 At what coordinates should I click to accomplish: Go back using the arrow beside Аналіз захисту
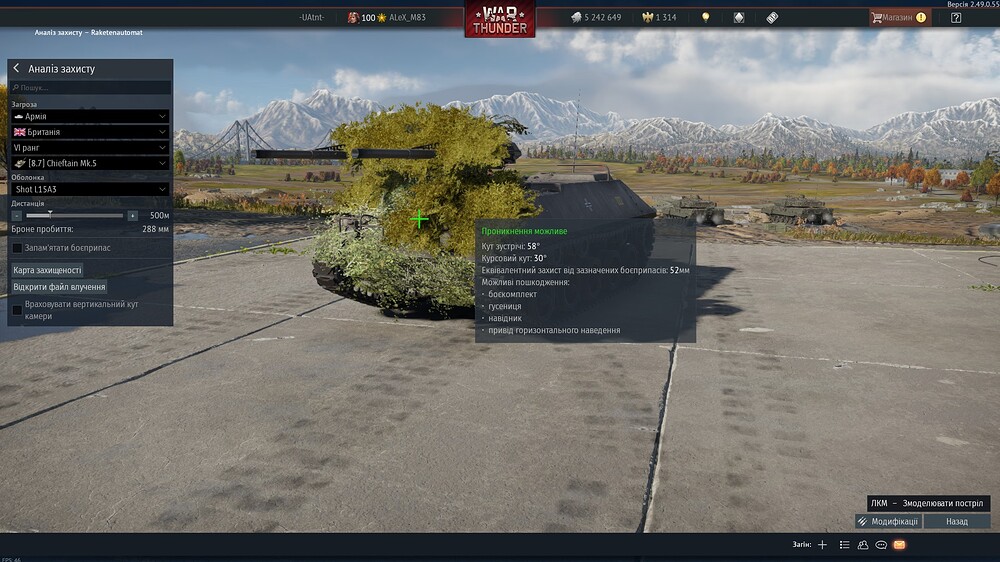click(16, 69)
